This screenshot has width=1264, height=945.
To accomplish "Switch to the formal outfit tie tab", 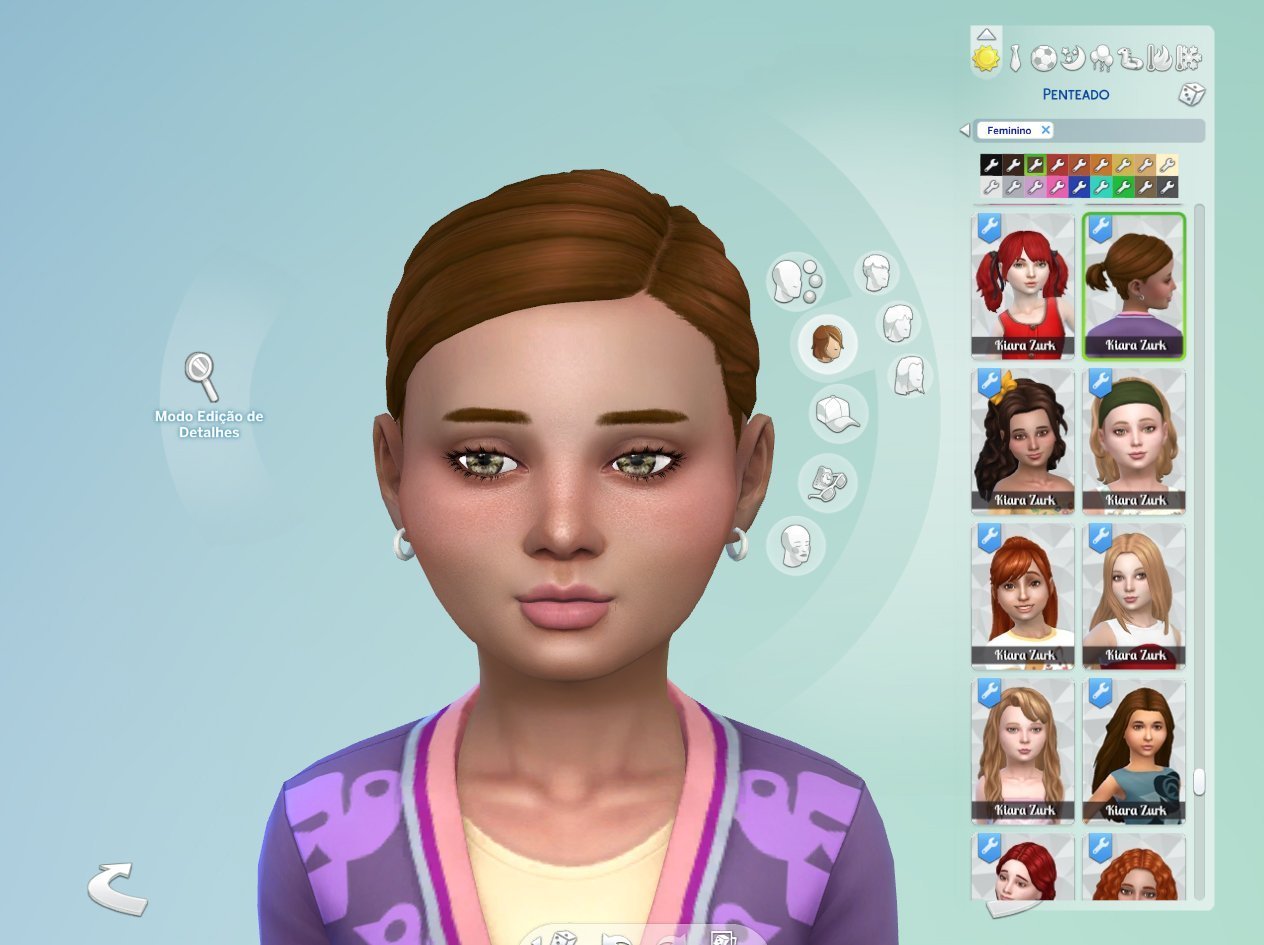I will click(x=1014, y=58).
